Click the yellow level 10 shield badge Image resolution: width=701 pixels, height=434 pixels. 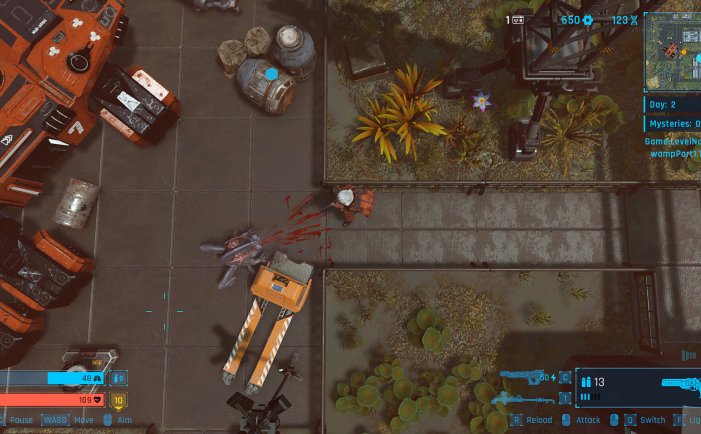coord(118,401)
